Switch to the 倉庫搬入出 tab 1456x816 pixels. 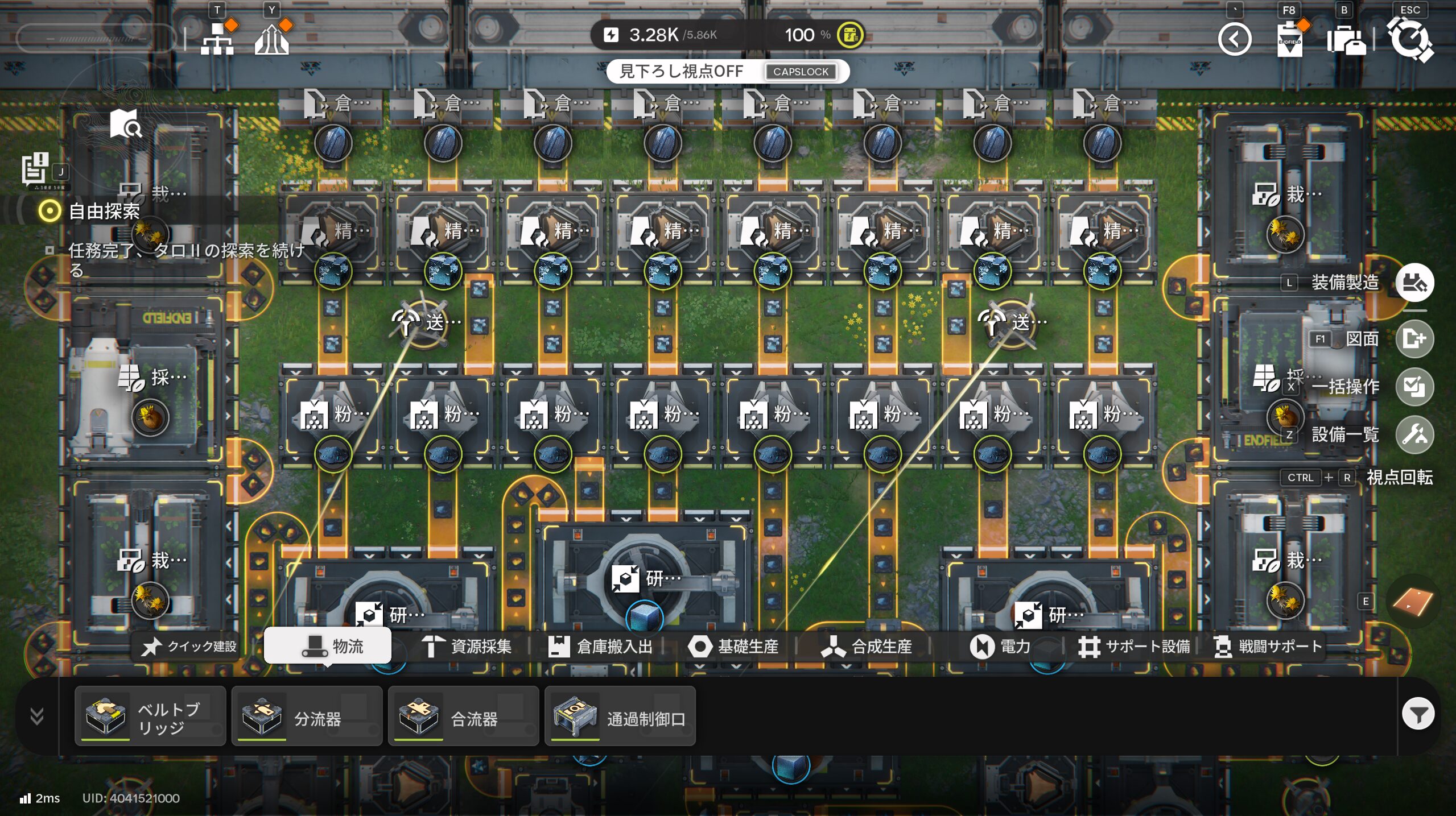click(600, 647)
